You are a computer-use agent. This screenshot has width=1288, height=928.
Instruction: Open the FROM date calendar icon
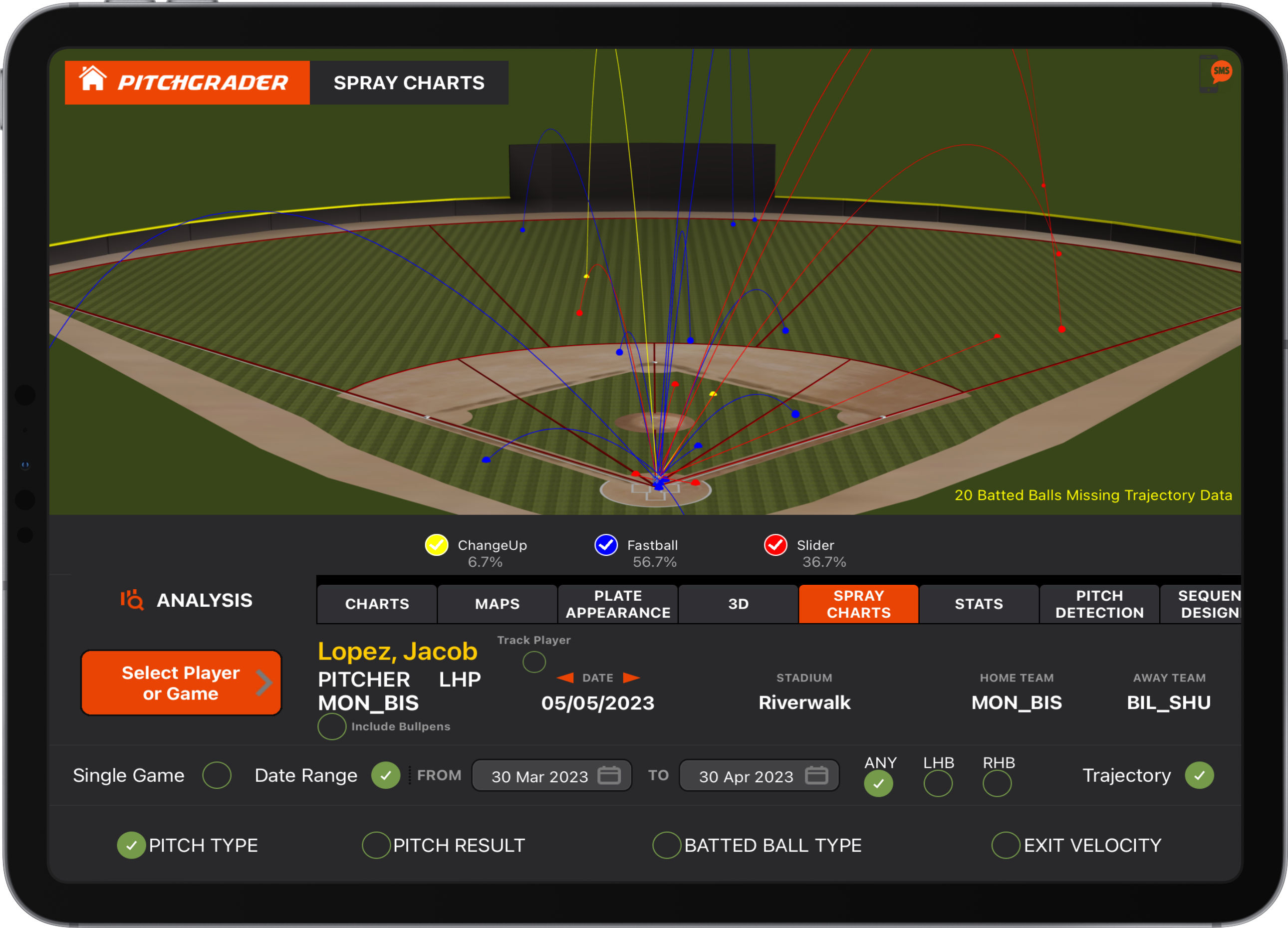(610, 776)
